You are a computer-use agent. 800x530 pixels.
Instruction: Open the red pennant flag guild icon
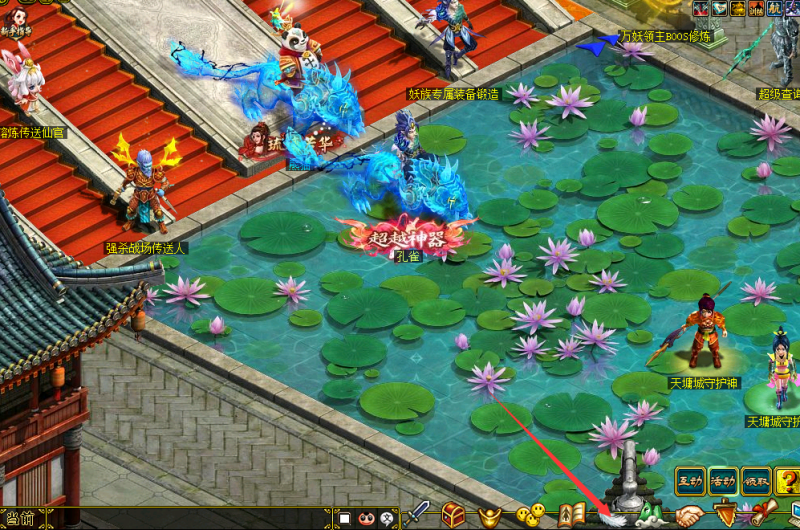pyautogui.click(x=726, y=516)
